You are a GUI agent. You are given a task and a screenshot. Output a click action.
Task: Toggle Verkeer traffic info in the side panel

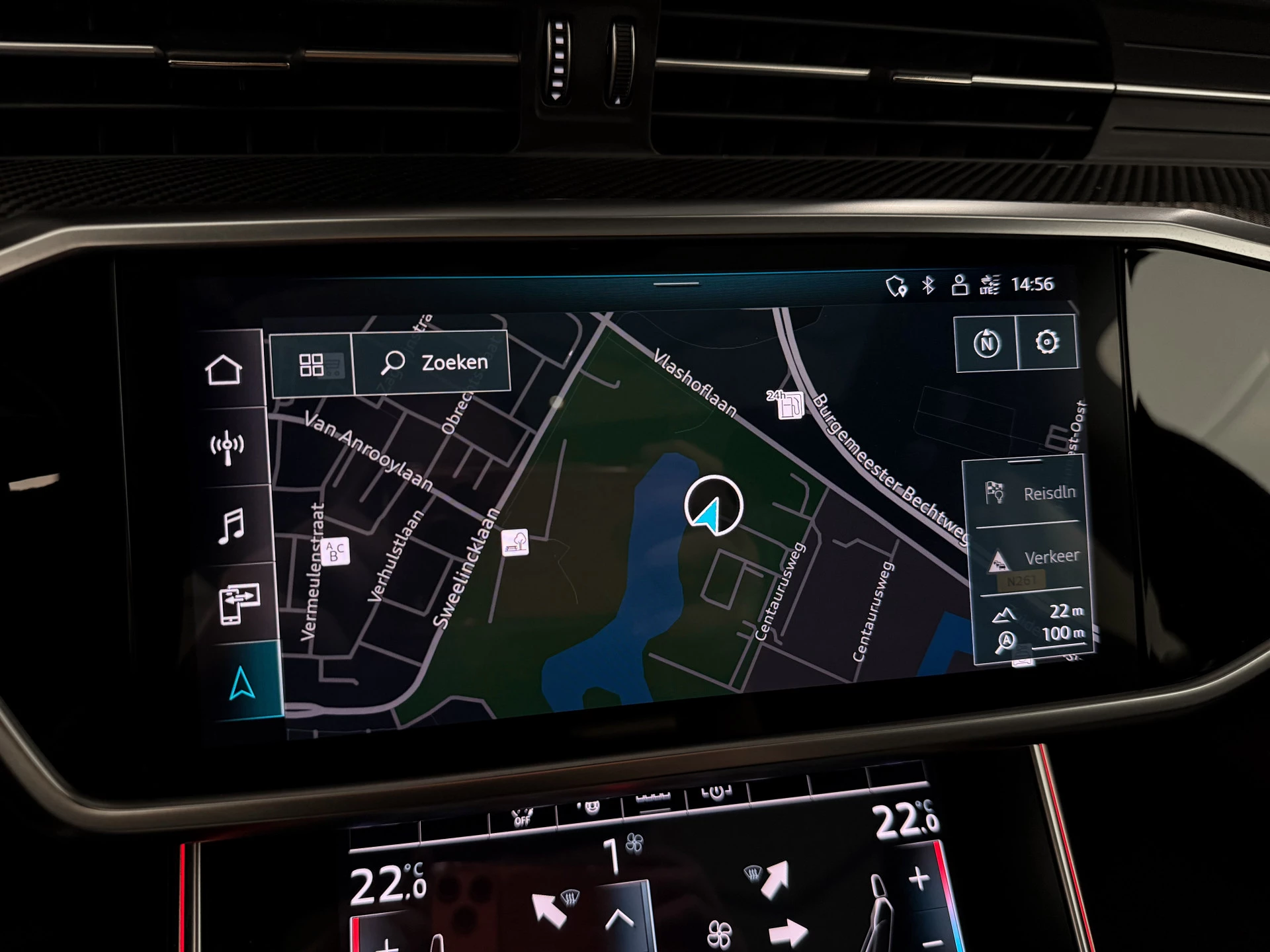click(1035, 557)
